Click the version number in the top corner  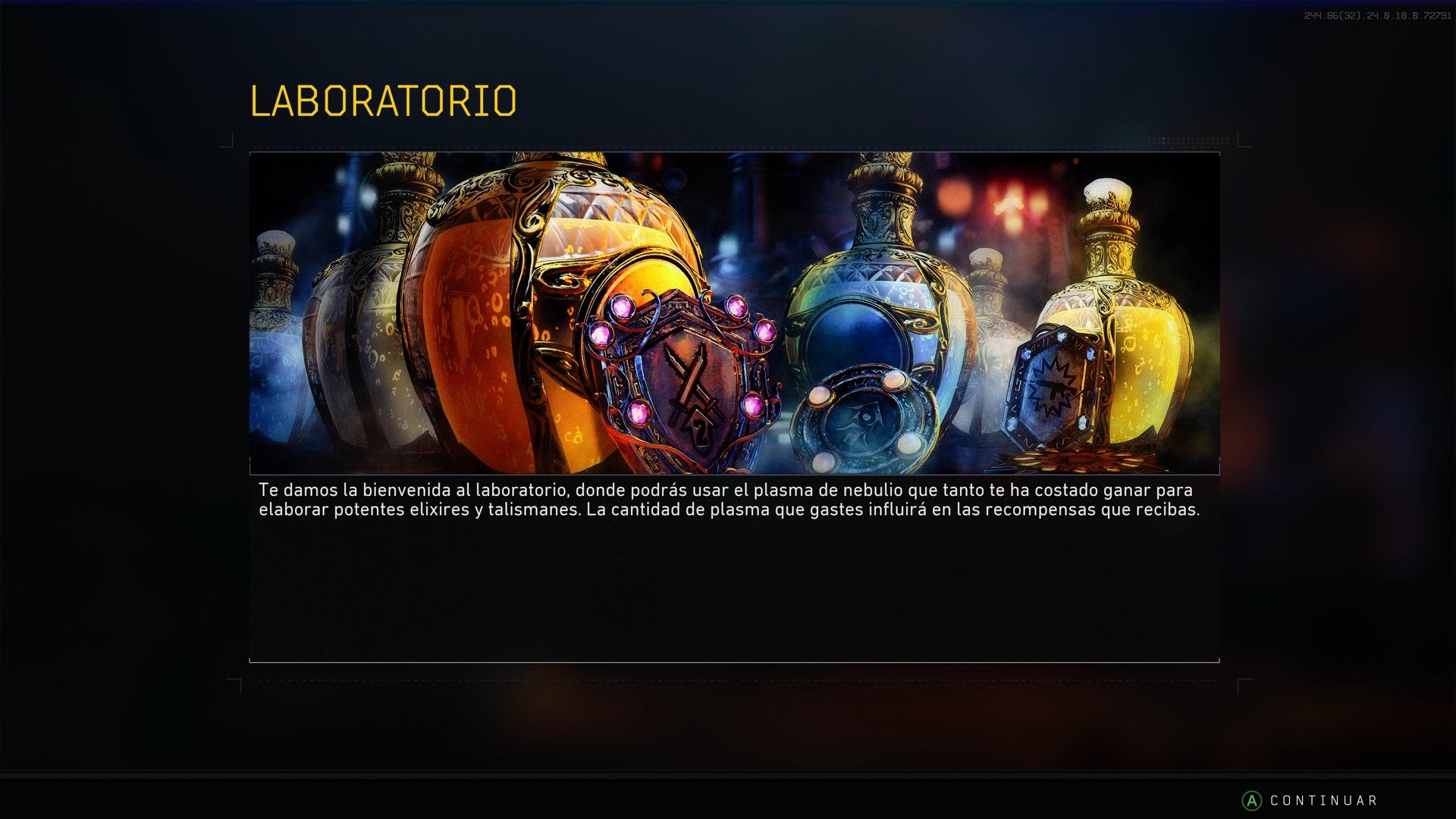[x=1380, y=14]
